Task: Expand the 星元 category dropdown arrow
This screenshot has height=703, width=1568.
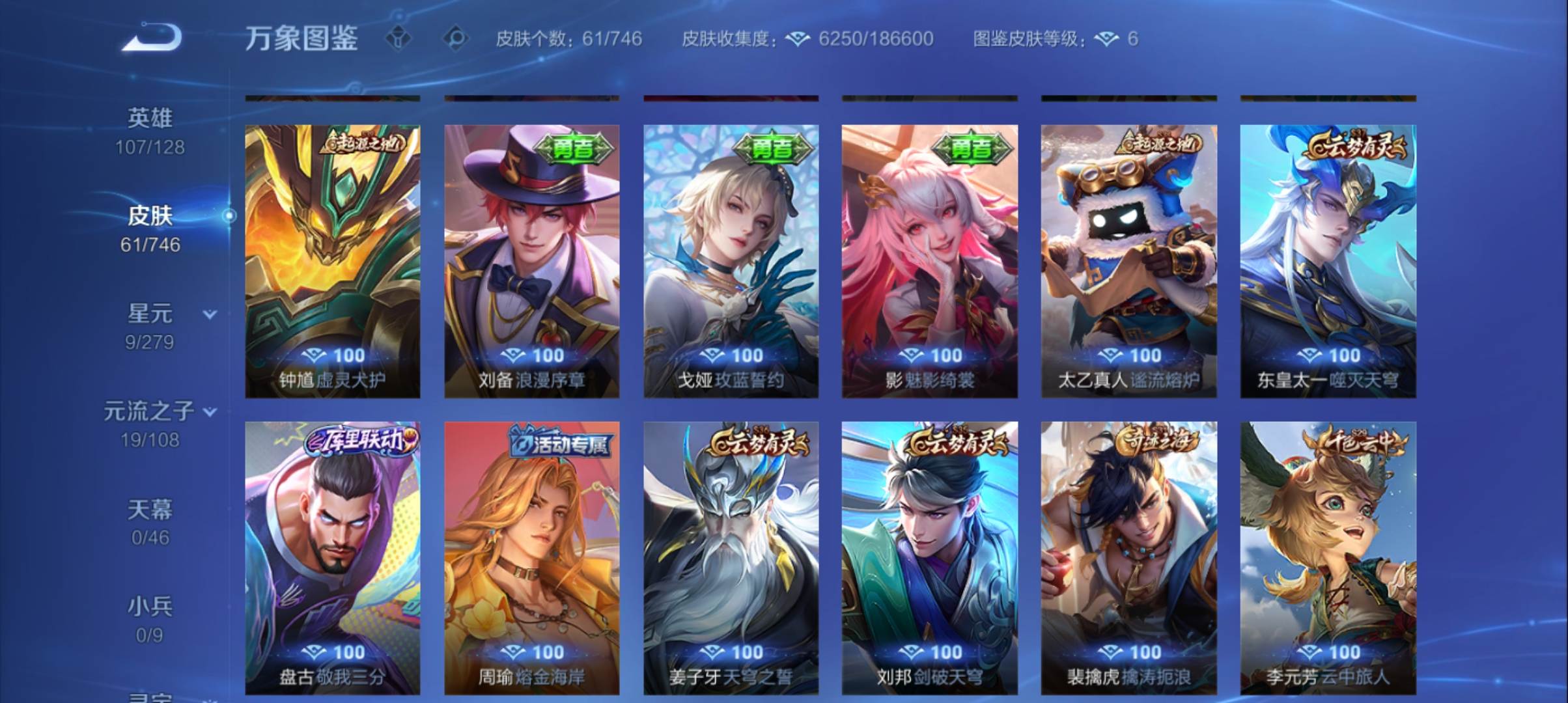Action: coord(208,313)
